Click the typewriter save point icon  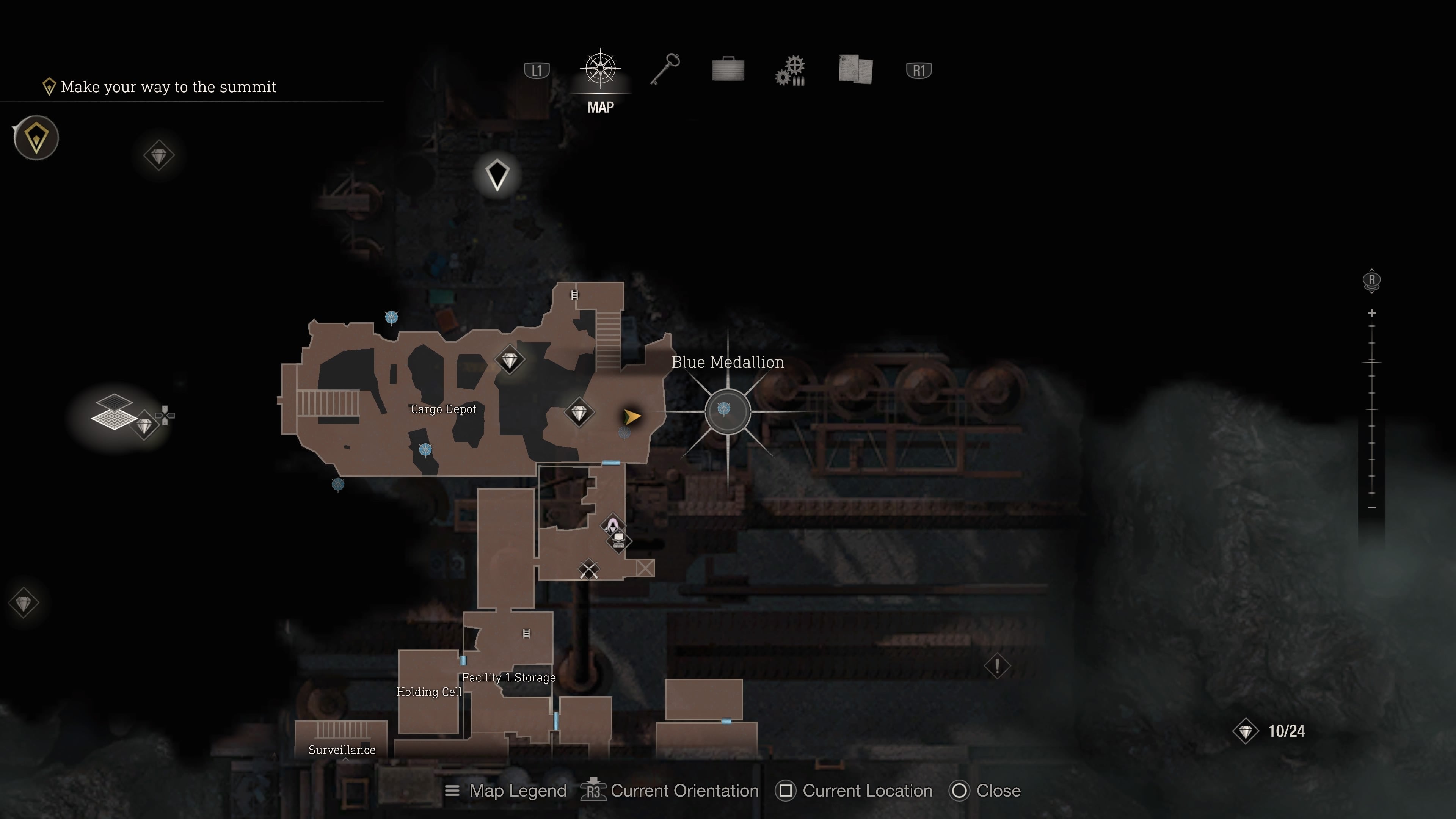(x=619, y=541)
